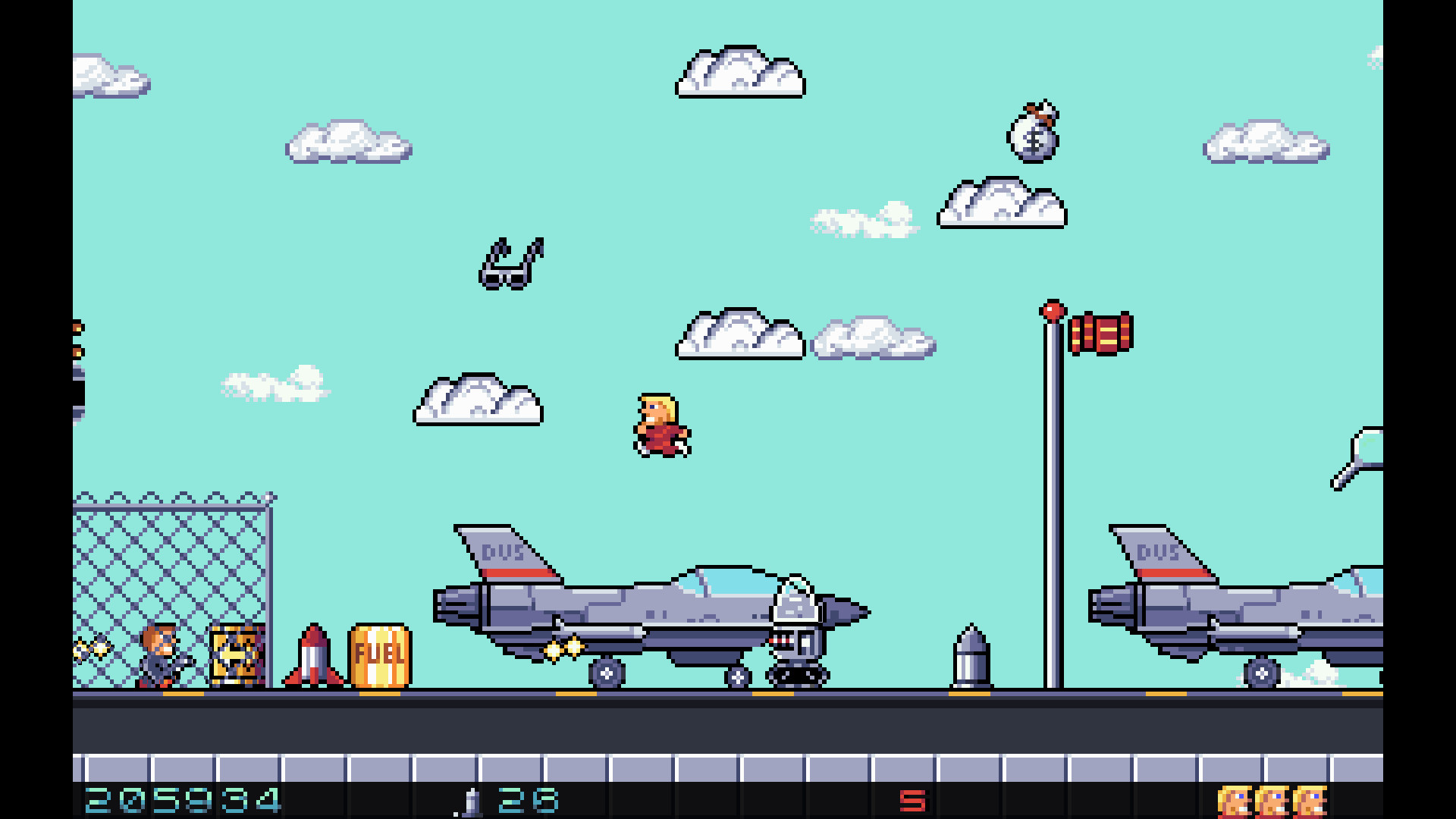Click the red ball topping the flagpole
The image size is (1456, 819).
click(x=1053, y=311)
